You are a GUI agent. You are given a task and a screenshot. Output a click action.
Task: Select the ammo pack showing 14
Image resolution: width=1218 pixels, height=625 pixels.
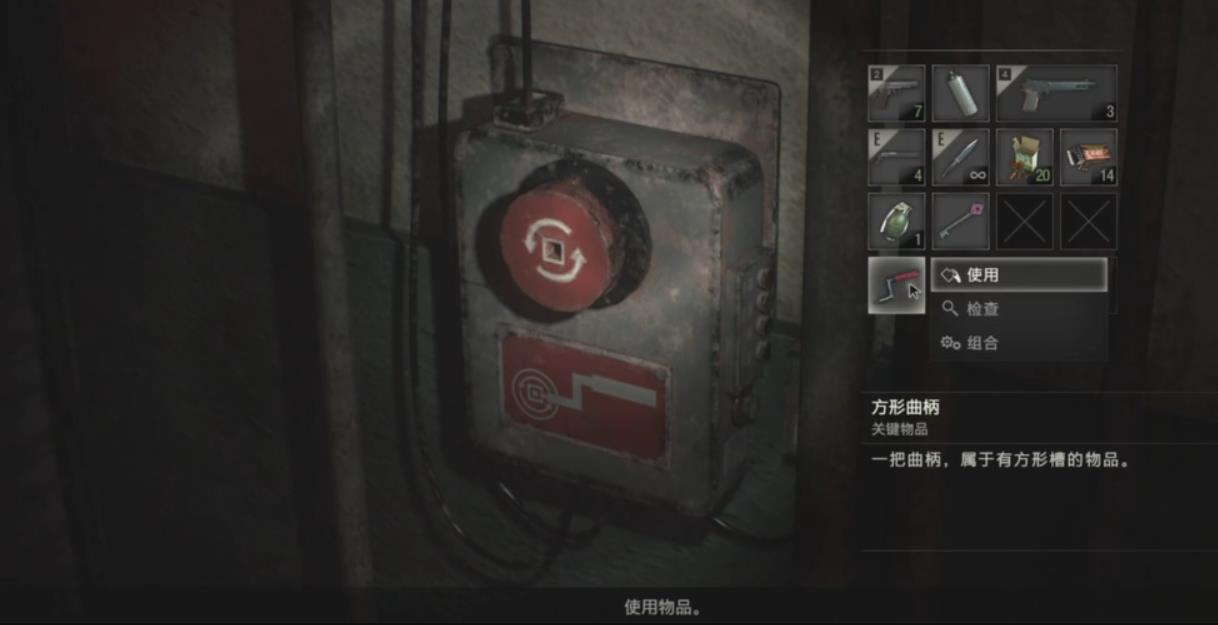click(1088, 157)
